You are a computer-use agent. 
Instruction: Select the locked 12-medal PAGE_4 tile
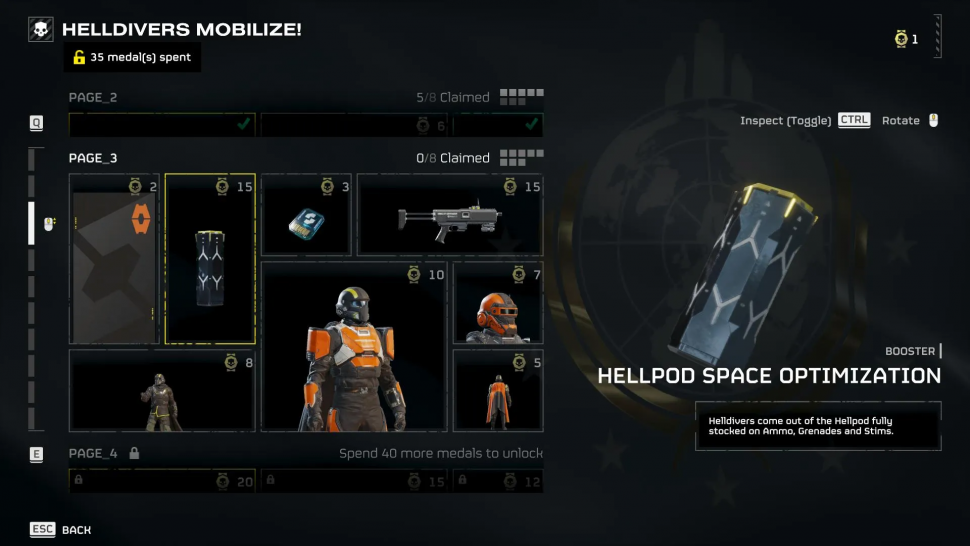point(498,481)
